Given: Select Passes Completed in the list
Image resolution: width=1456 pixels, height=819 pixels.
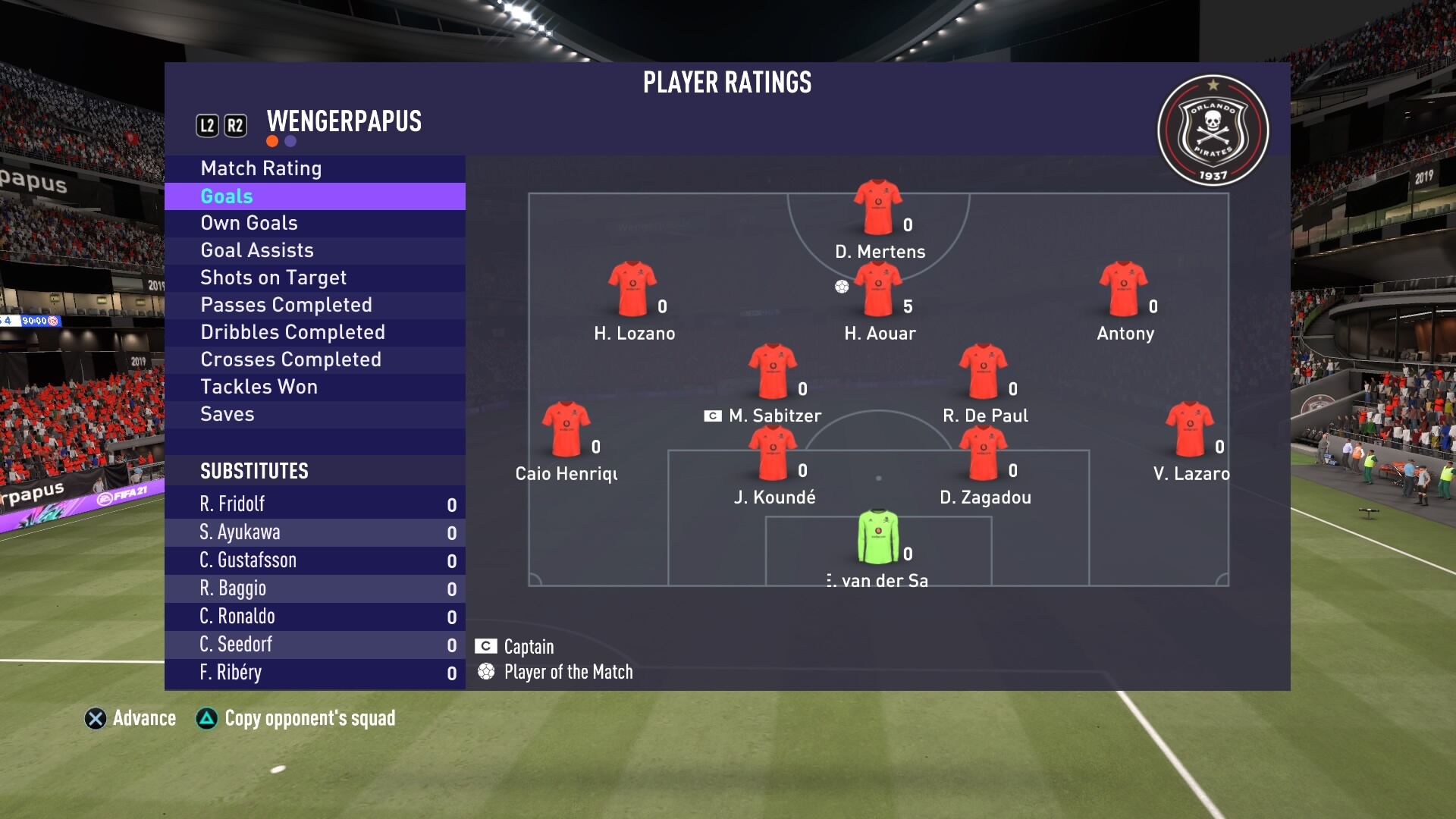Looking at the screenshot, I should (x=286, y=305).
